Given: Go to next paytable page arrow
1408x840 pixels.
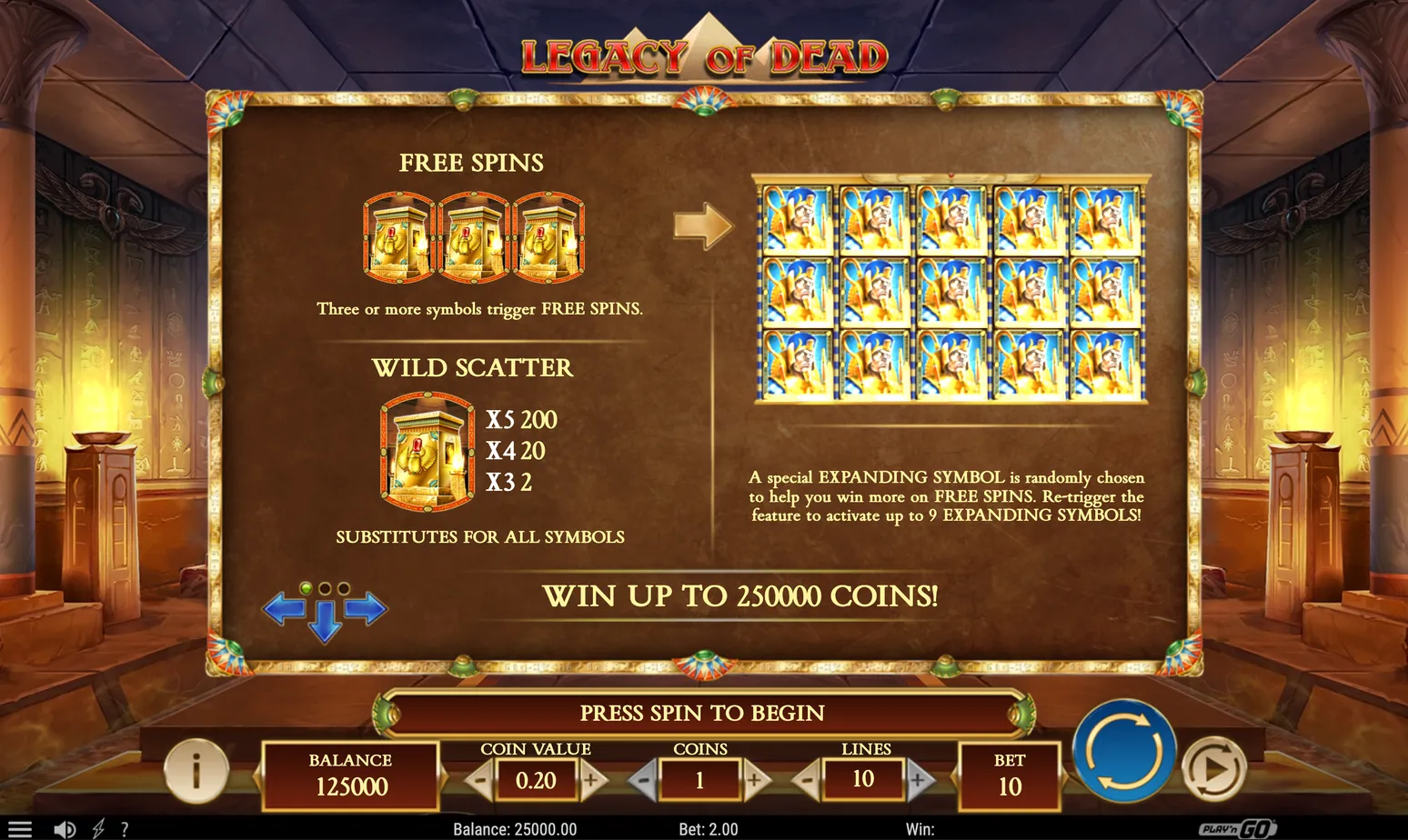Looking at the screenshot, I should pos(367,608).
